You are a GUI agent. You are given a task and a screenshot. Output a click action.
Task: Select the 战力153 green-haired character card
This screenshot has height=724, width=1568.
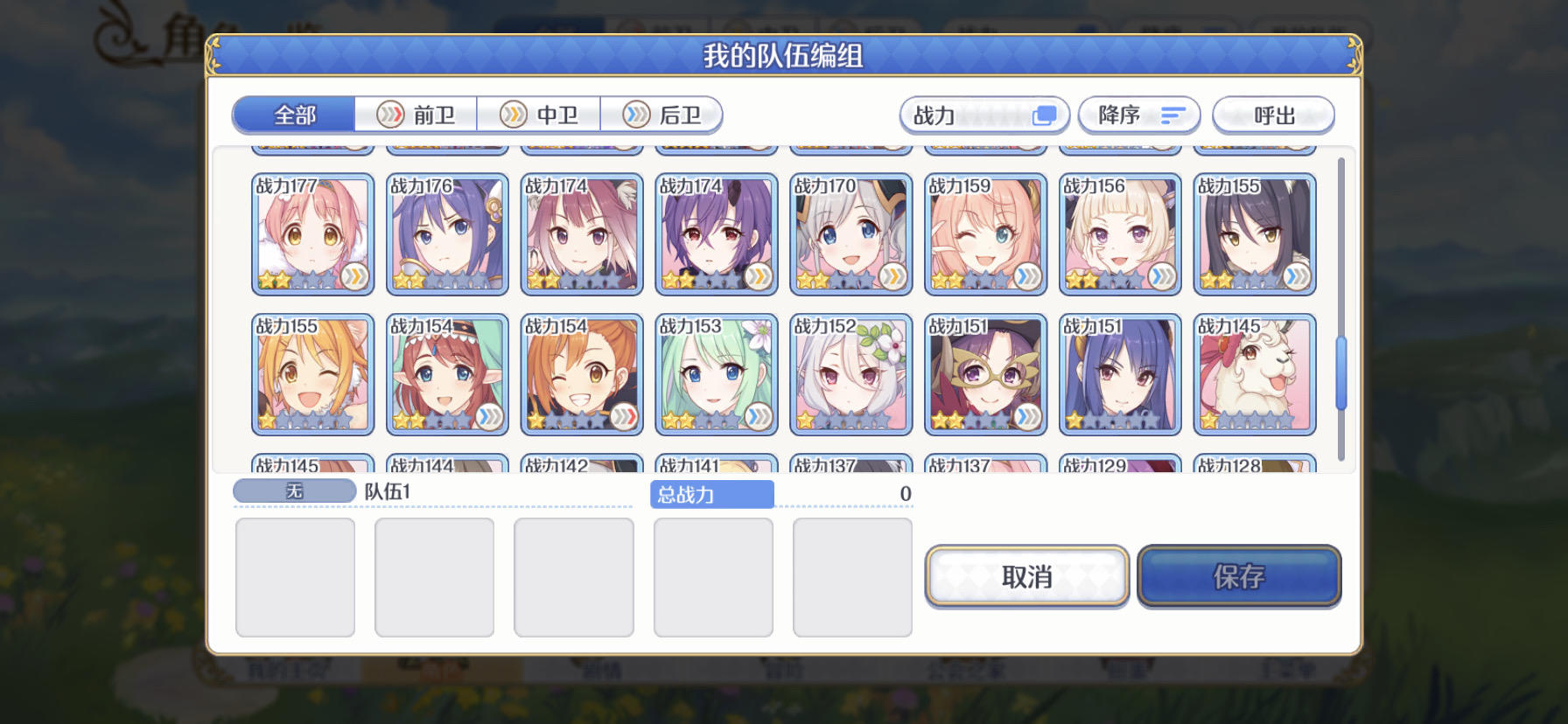pos(717,374)
